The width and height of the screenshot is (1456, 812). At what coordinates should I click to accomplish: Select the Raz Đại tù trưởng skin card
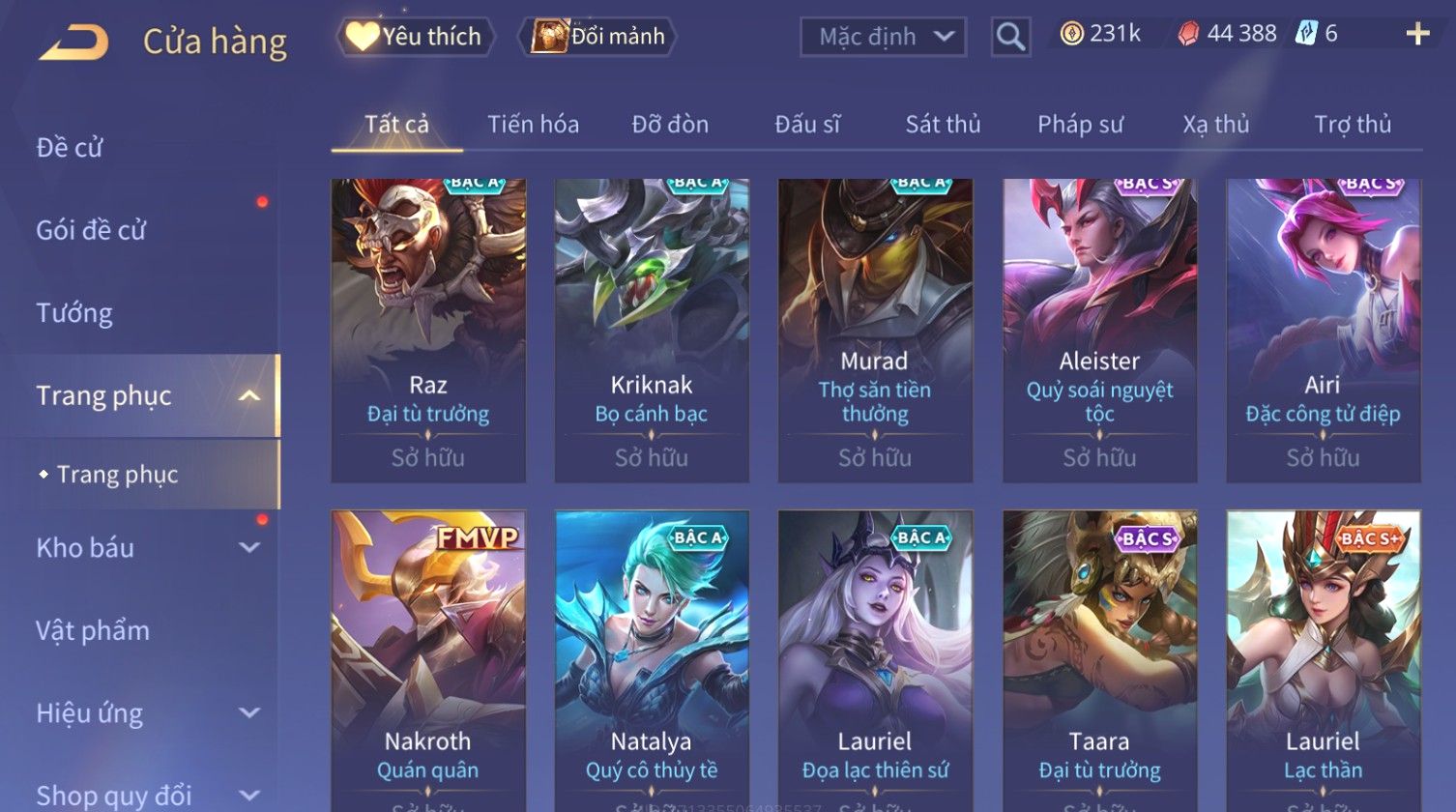click(x=428, y=329)
